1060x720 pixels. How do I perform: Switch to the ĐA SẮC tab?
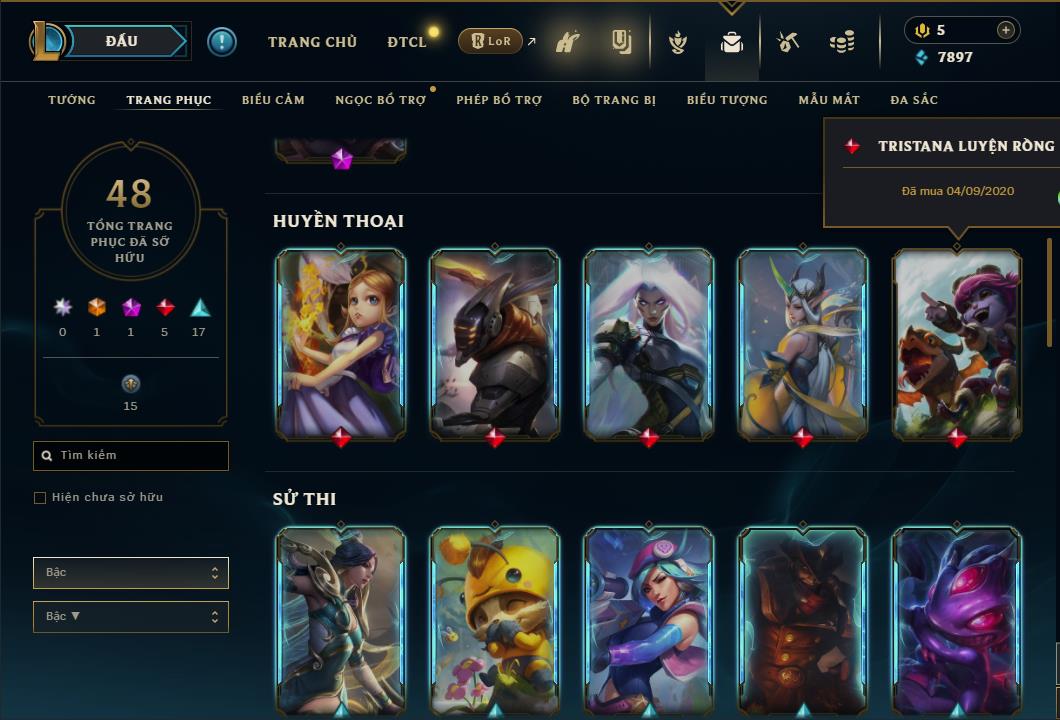[914, 100]
